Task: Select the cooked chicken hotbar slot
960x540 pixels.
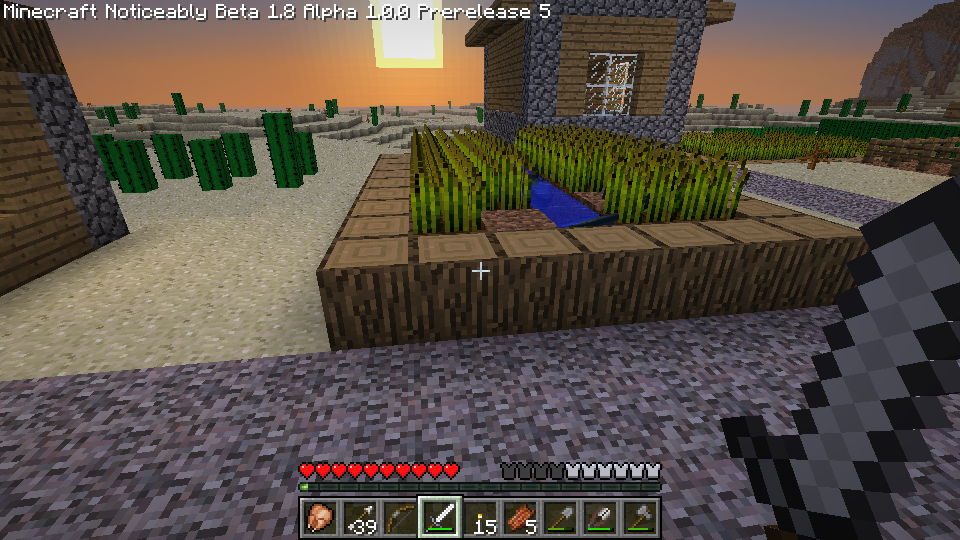Action: [319, 517]
